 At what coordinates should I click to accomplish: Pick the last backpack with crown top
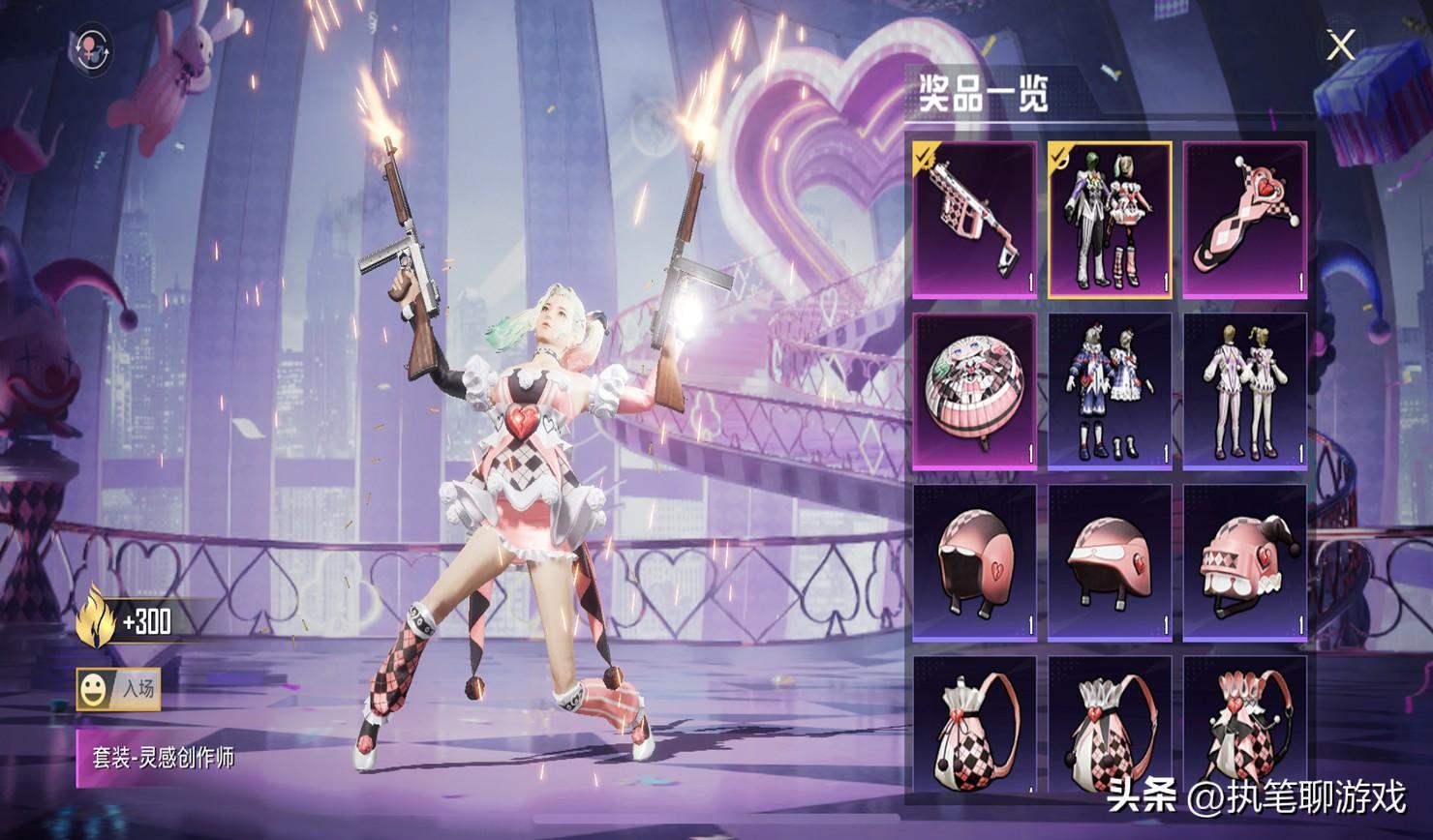click(x=1245, y=726)
